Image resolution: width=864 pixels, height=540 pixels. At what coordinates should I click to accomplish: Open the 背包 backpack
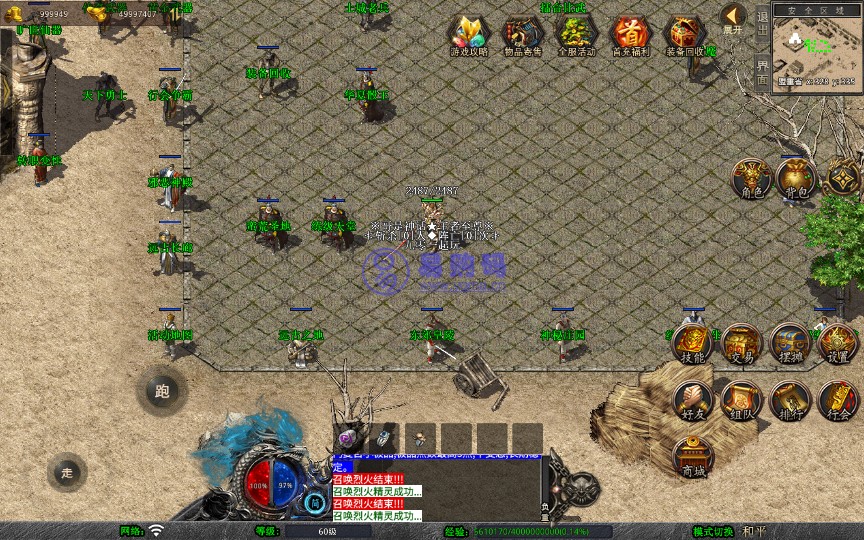click(x=798, y=178)
